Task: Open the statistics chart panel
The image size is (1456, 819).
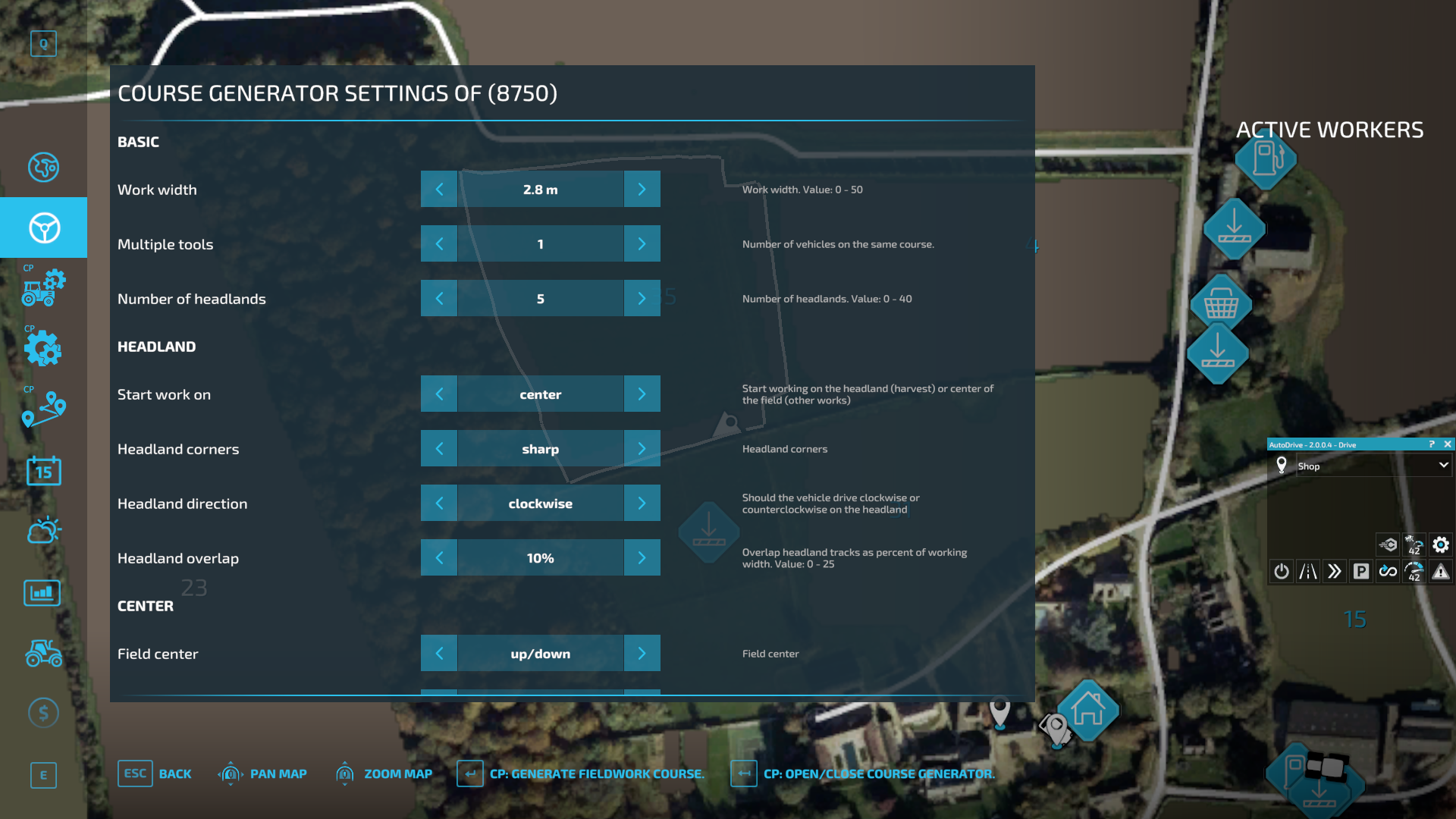Action: pyautogui.click(x=43, y=592)
